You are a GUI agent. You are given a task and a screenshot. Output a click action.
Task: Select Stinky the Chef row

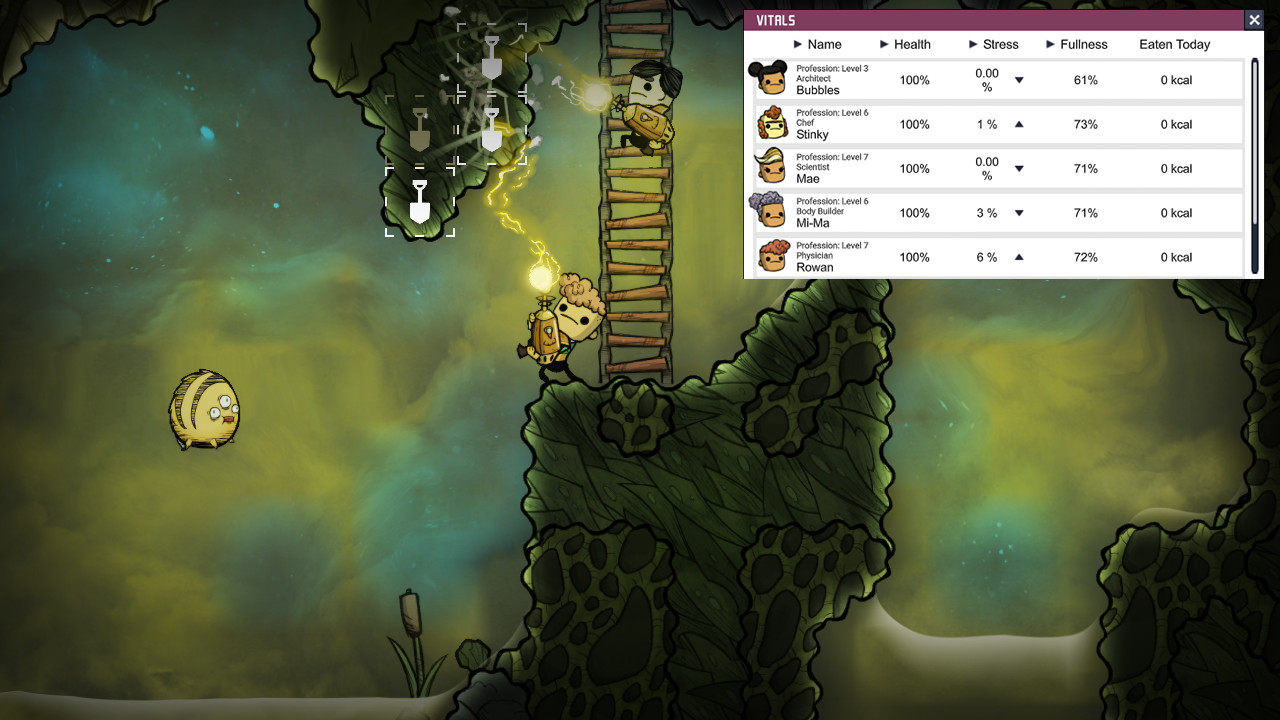[812, 134]
